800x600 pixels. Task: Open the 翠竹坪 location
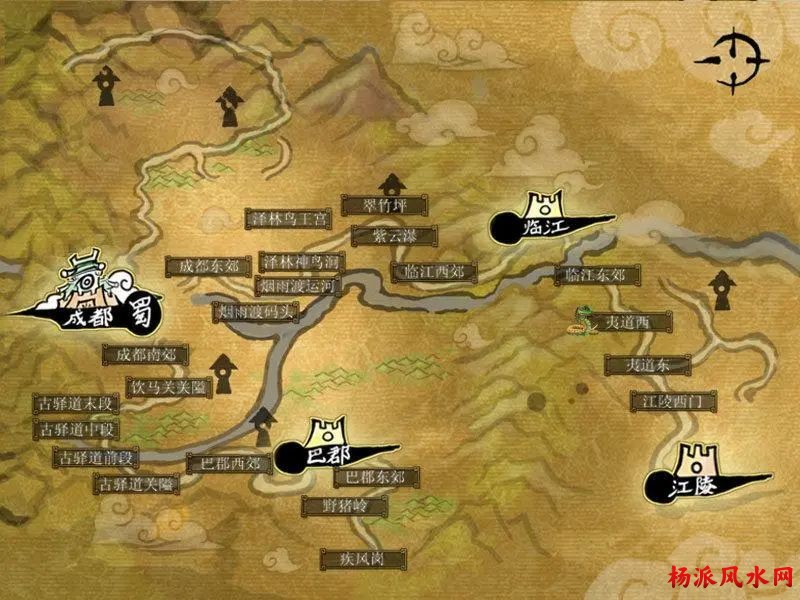[x=384, y=205]
